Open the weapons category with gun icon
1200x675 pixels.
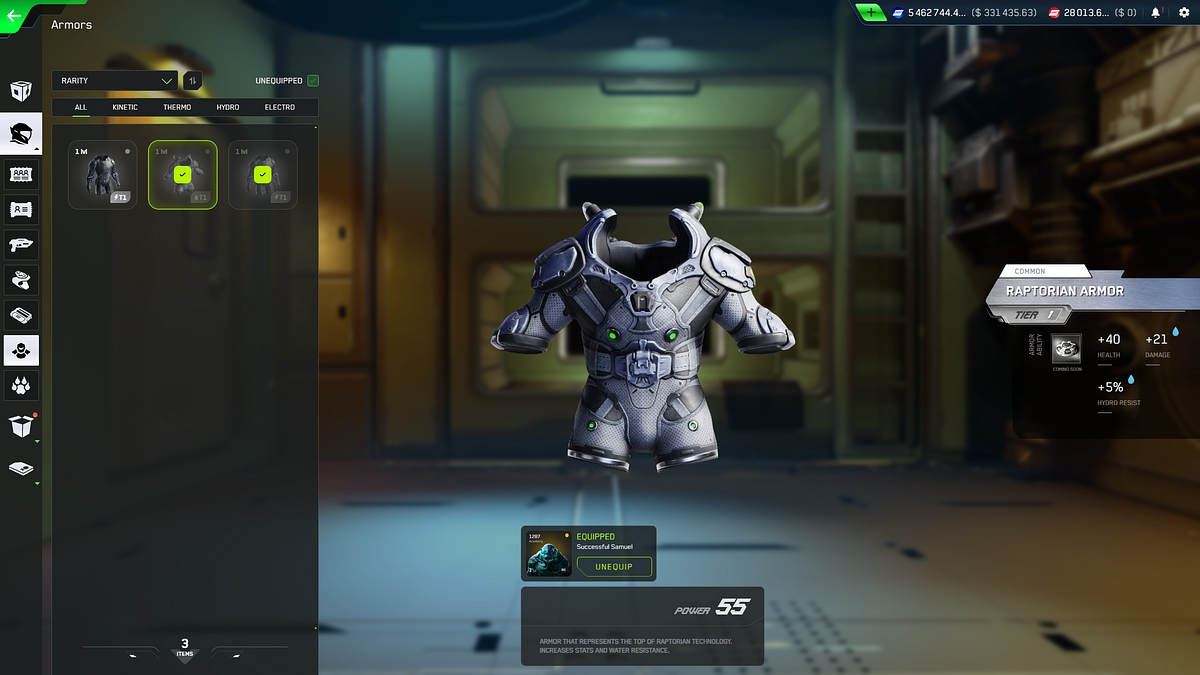[x=21, y=244]
